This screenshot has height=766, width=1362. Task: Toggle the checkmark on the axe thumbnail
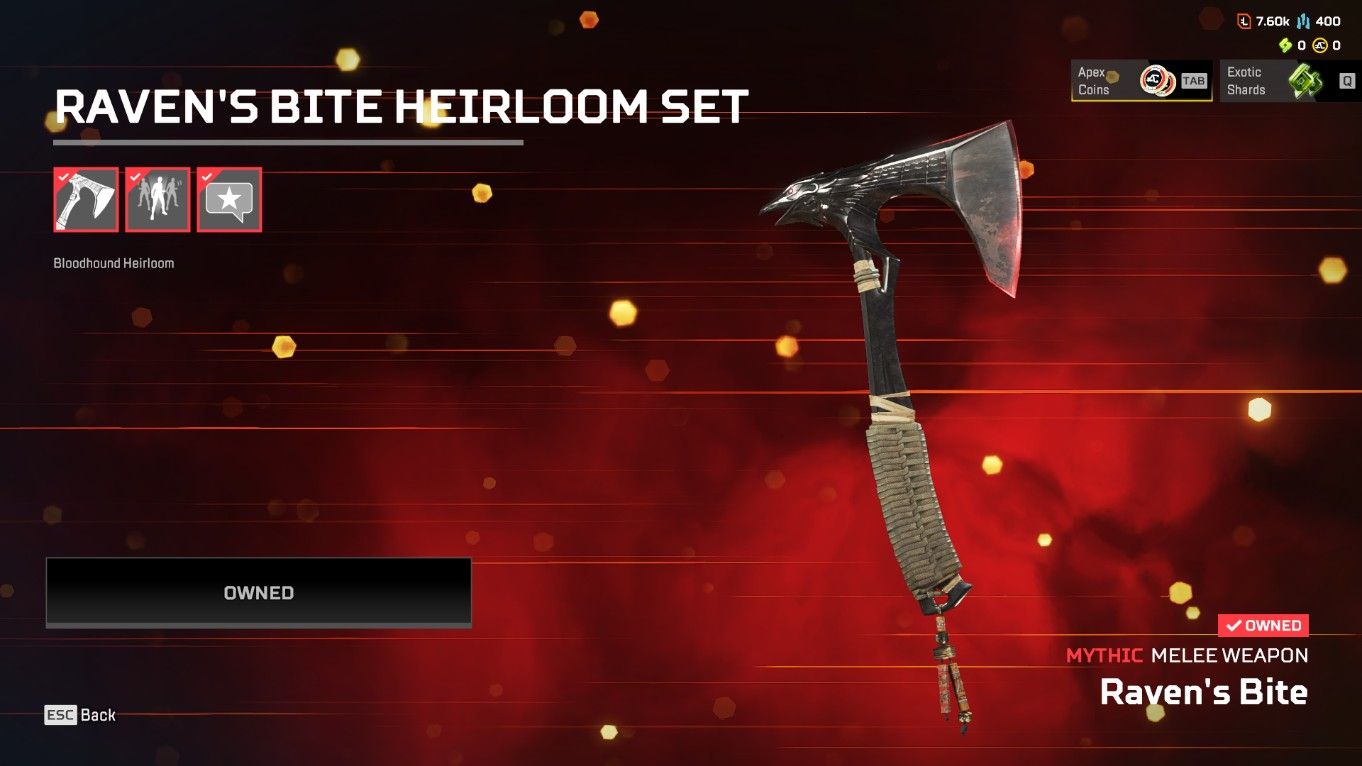[63, 176]
